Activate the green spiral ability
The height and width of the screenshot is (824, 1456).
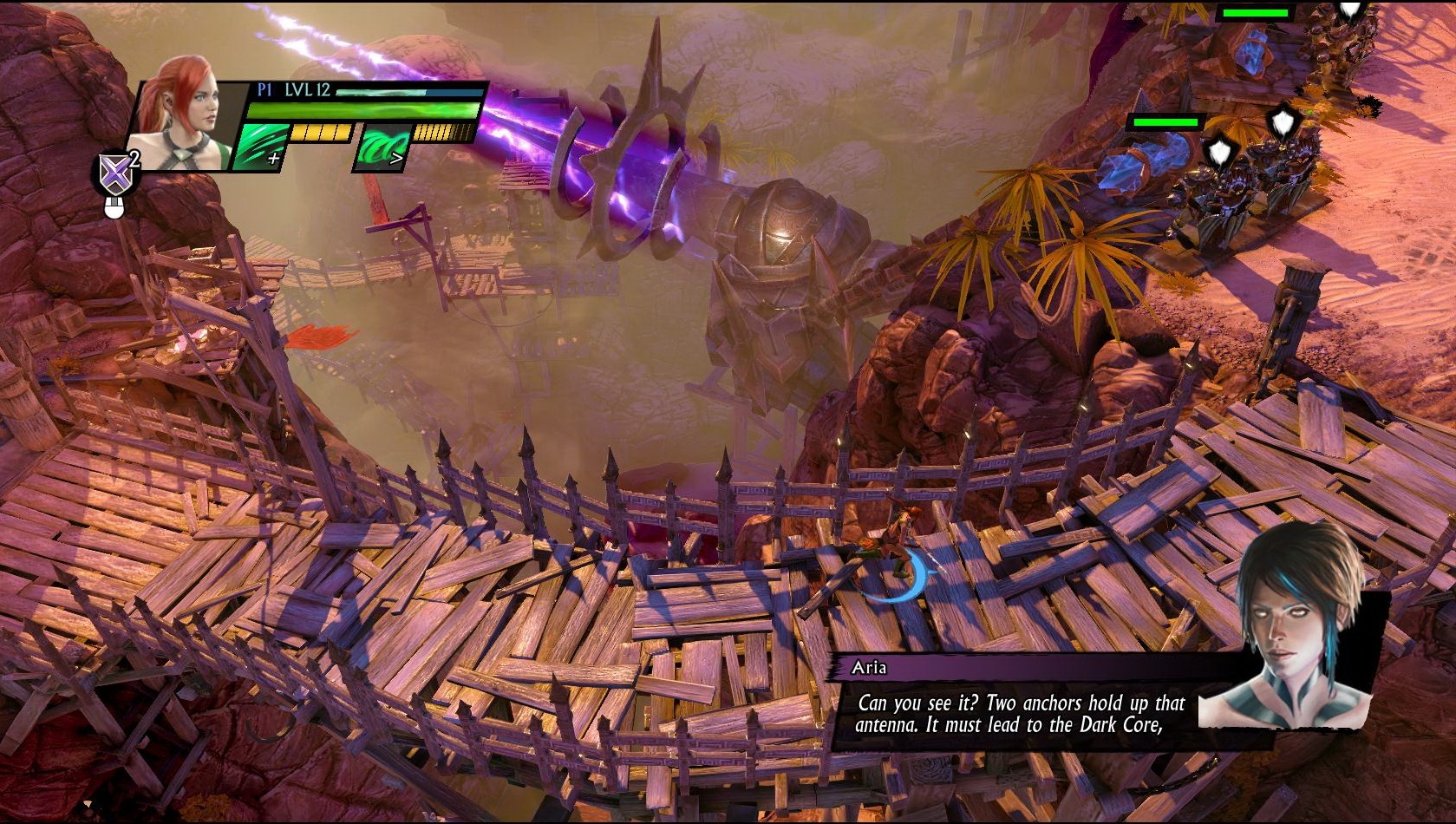[382, 147]
